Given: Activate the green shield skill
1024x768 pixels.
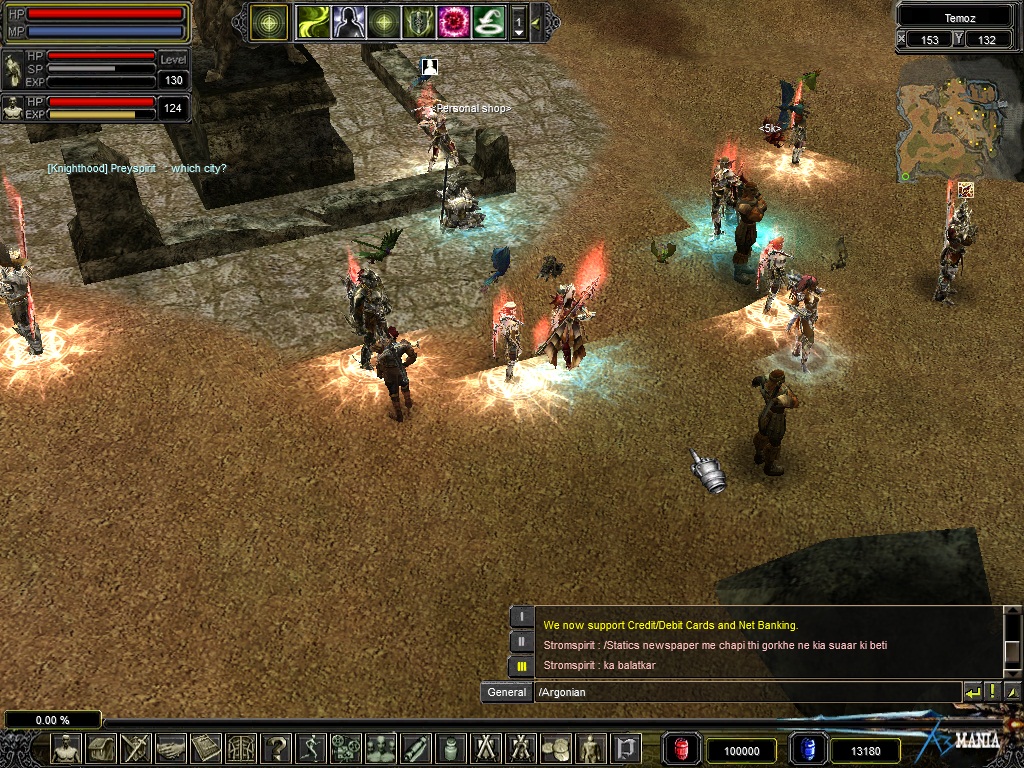Looking at the screenshot, I should tap(417, 21).
